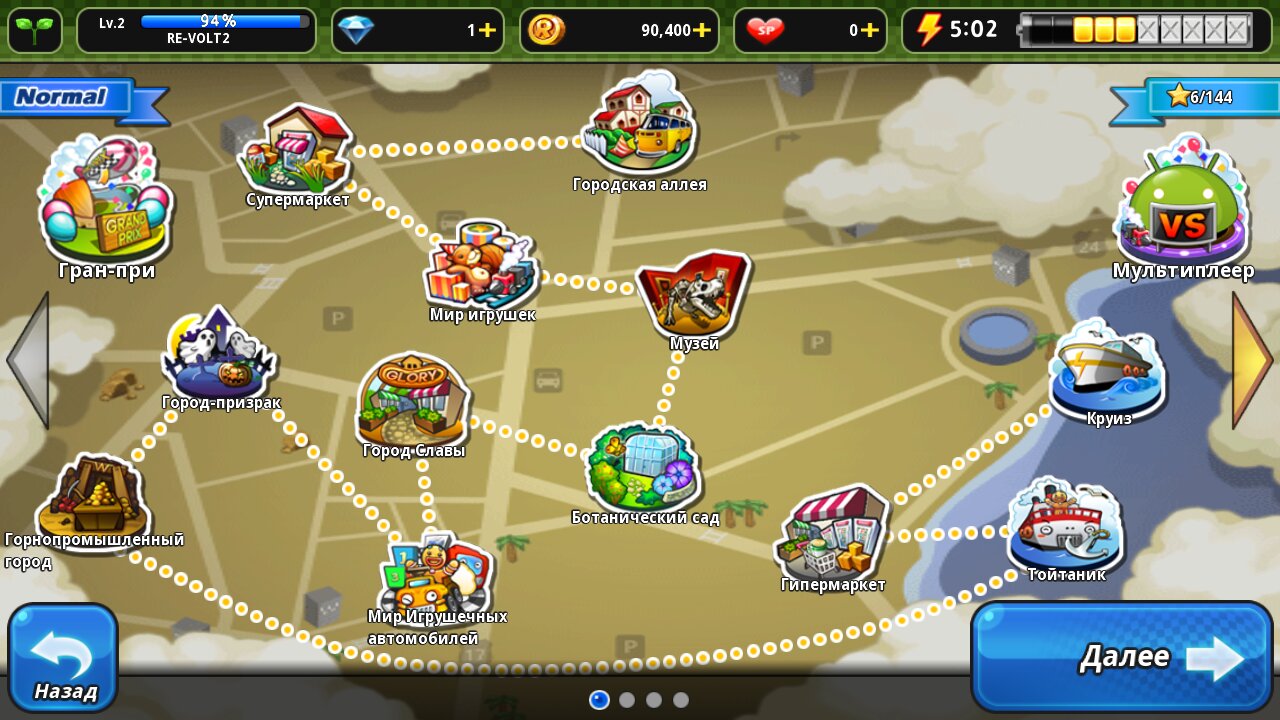Open the Гипермаркет track
This screenshot has width=1280, height=720.
click(x=832, y=533)
